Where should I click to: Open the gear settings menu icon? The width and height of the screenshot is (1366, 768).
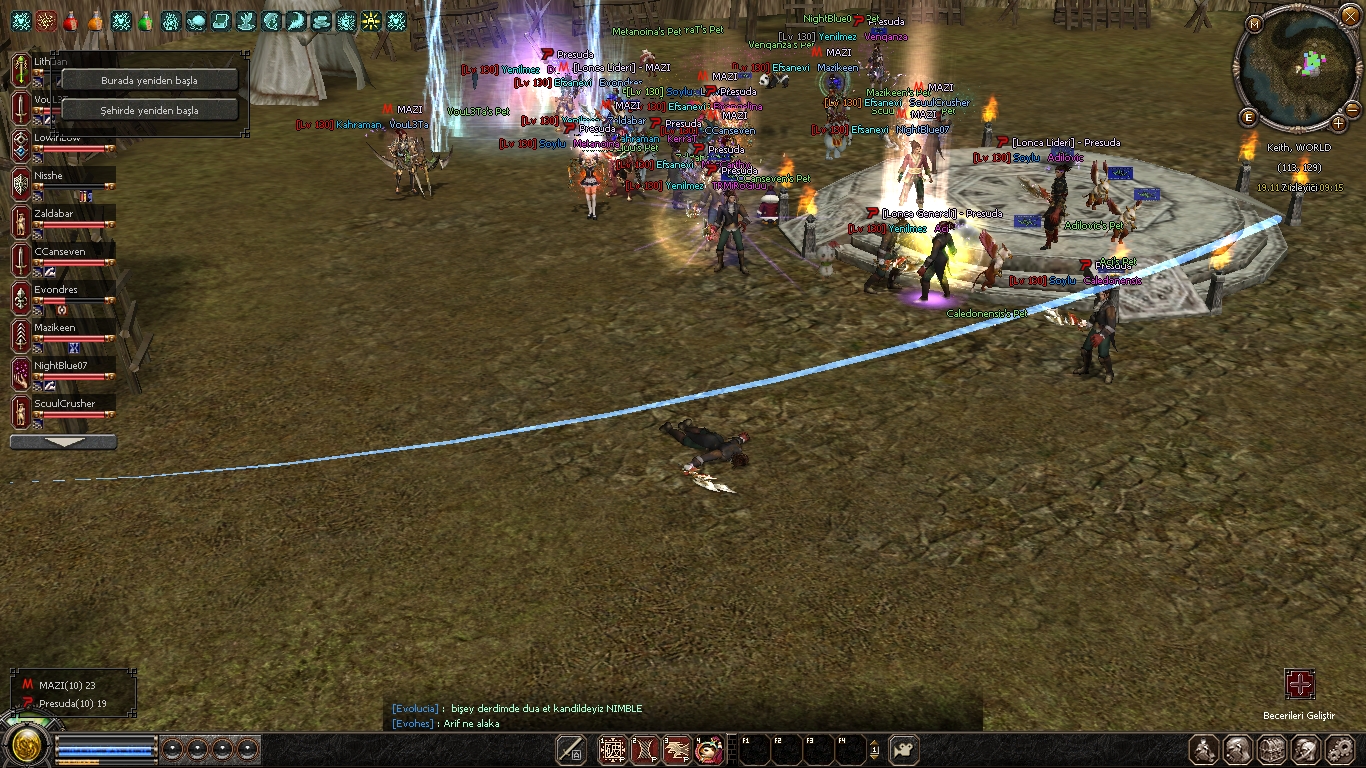(1339, 749)
